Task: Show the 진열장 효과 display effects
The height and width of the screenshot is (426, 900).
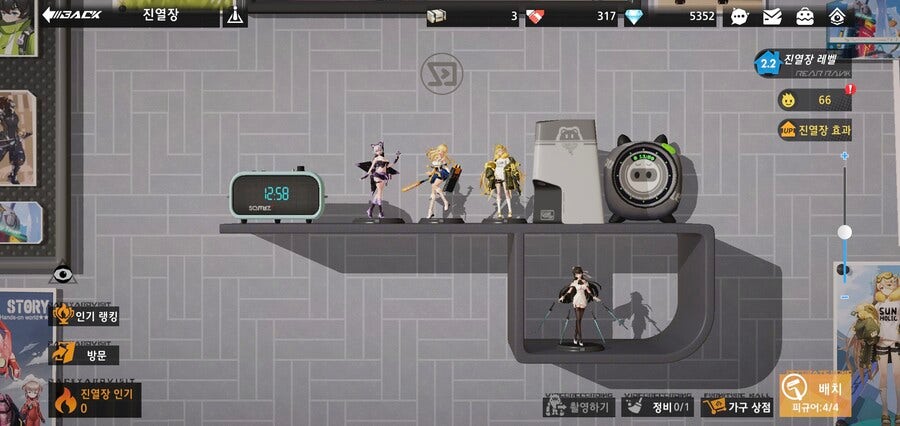Action: (x=815, y=130)
